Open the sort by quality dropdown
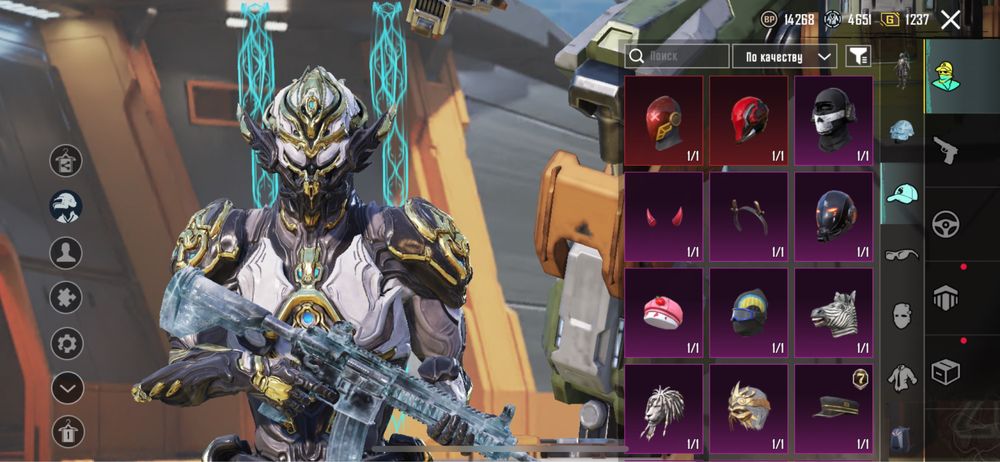1000x462 pixels. [x=784, y=57]
